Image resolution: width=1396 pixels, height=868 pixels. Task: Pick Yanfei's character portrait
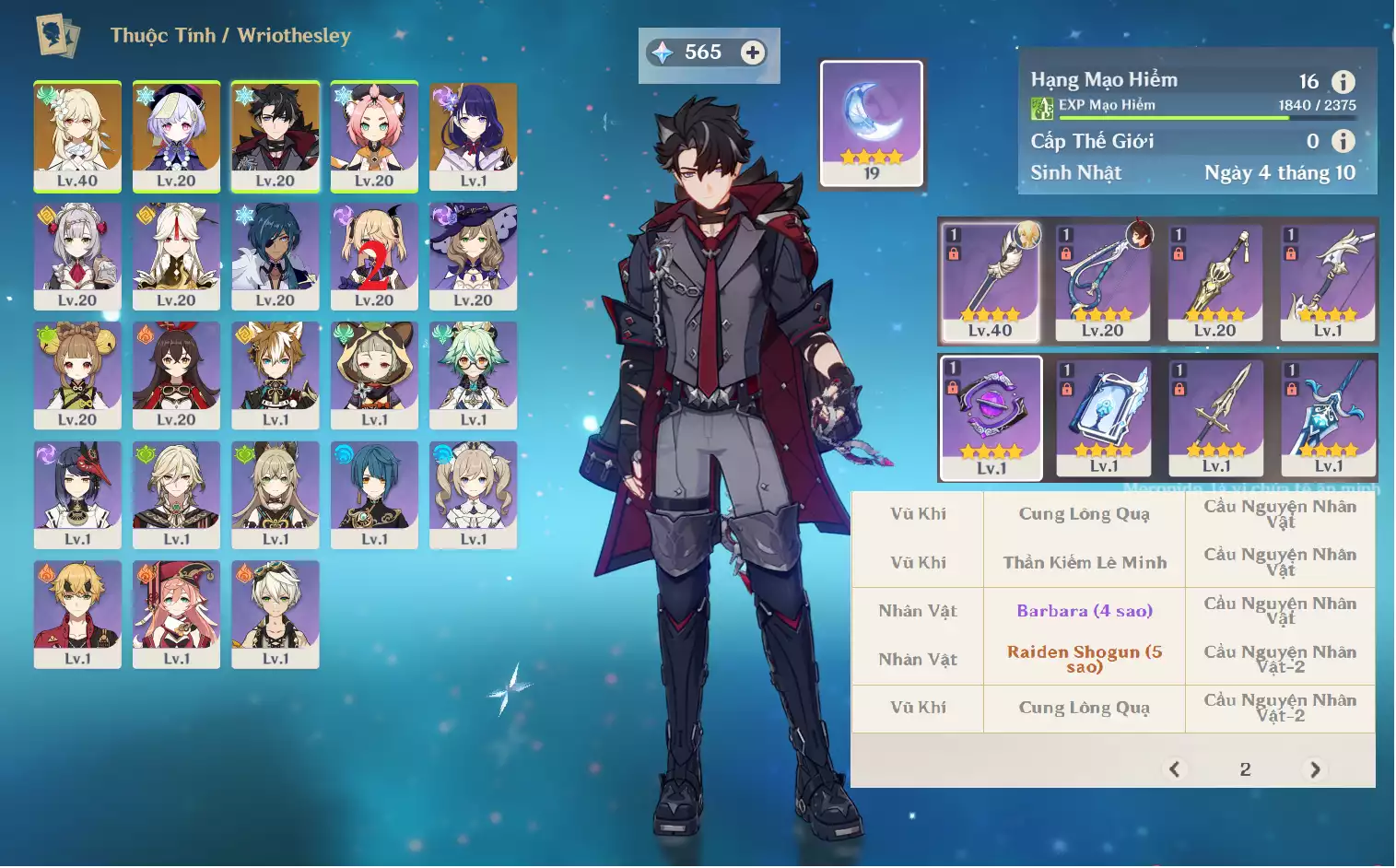pos(176,614)
